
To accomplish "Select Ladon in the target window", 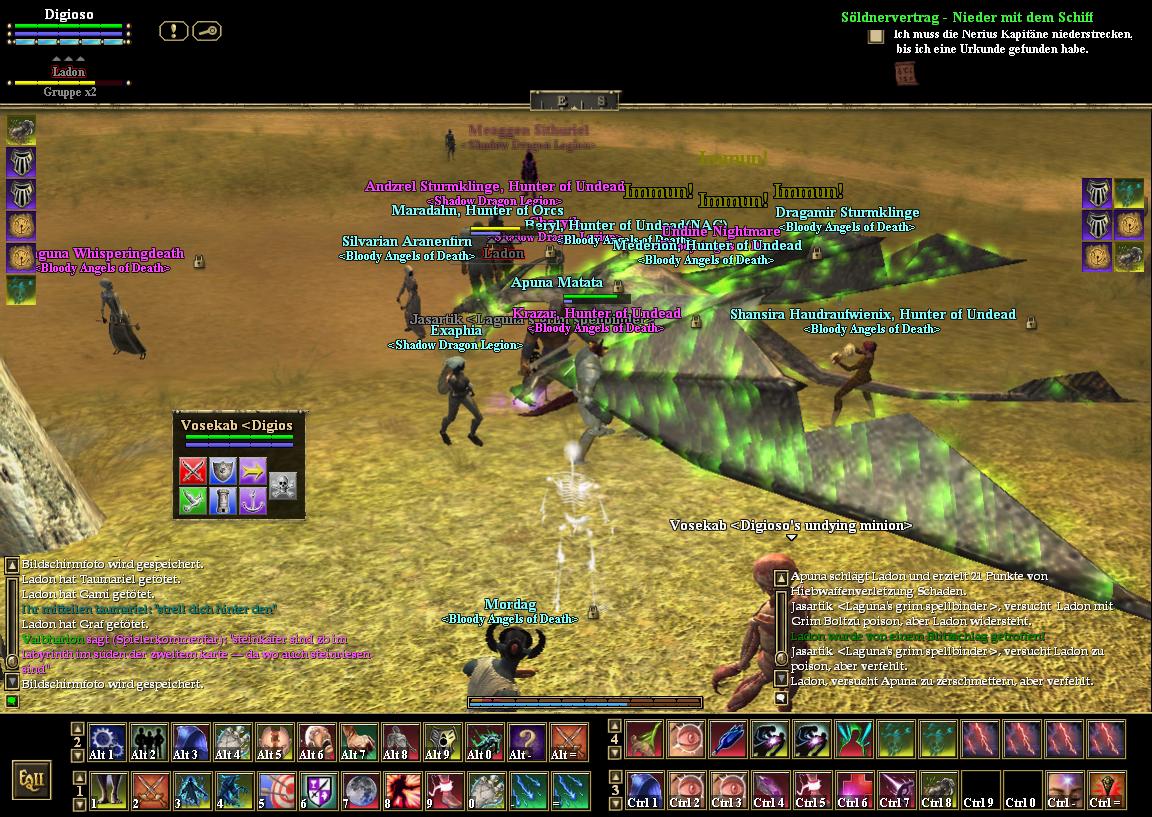I will pyautogui.click(x=69, y=72).
